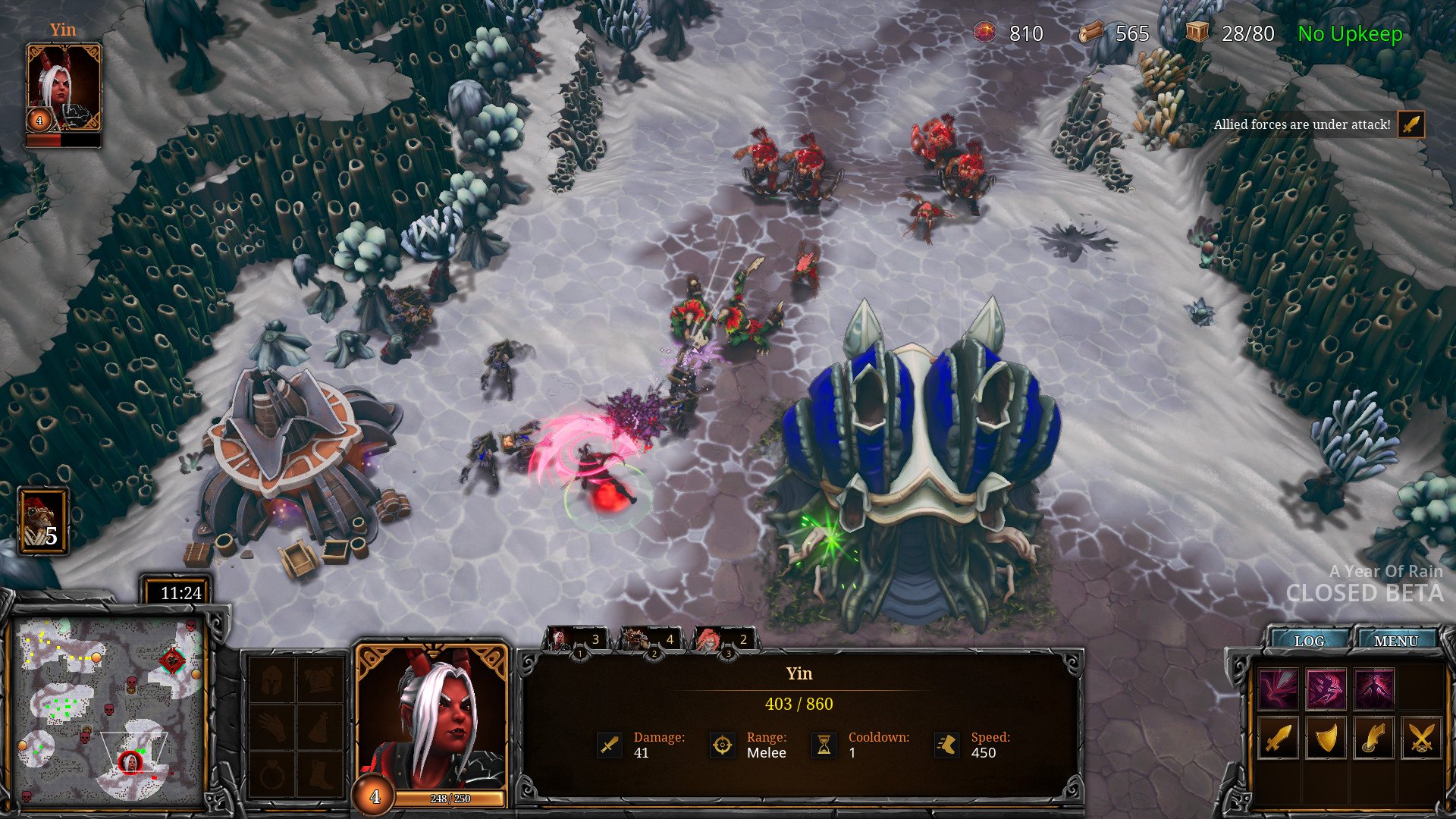Viewport: 1456px width, 819px height.
Task: Click the sword icon on the attack alert
Action: 1410,124
